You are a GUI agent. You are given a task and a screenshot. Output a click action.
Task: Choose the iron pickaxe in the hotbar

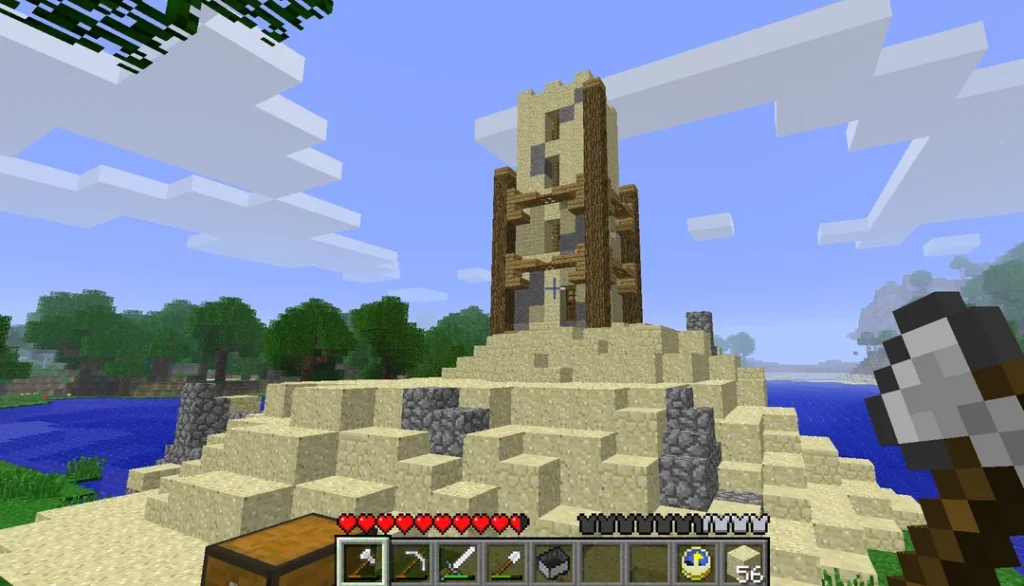tap(407, 562)
